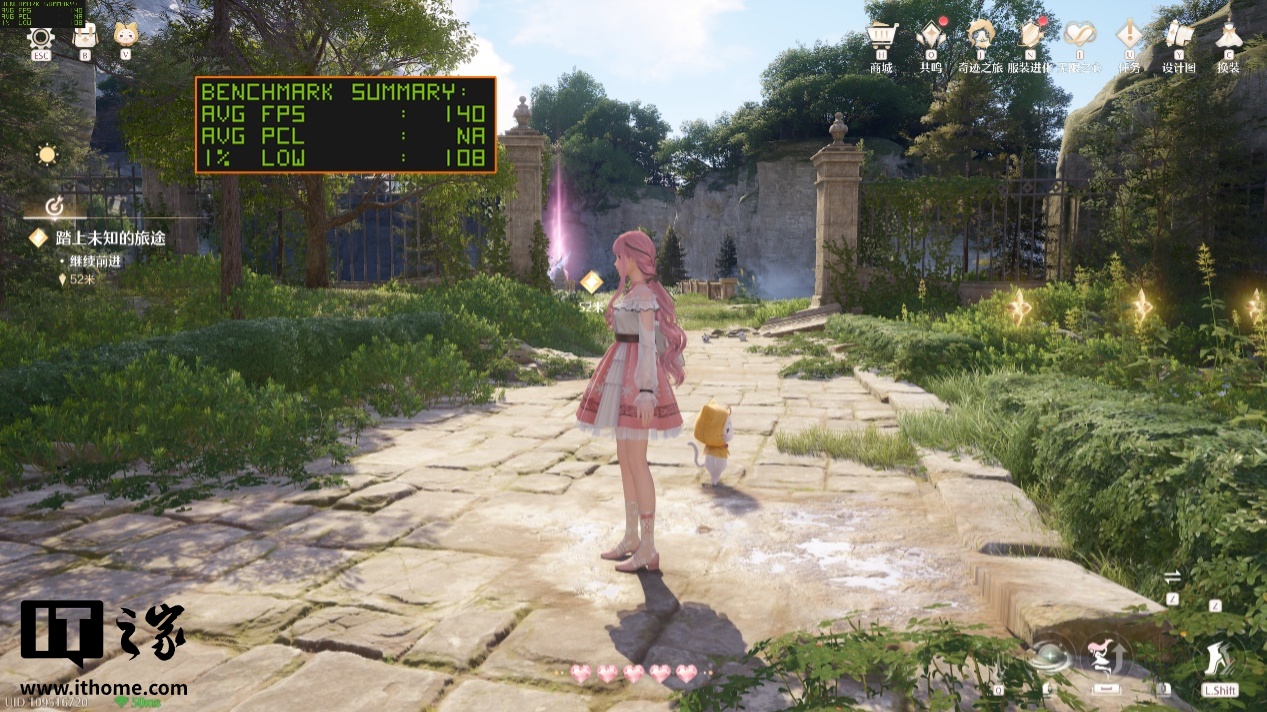This screenshot has width=1267, height=712.
Task: Activate the high-heel sprint ability
Action: pos(1218,658)
